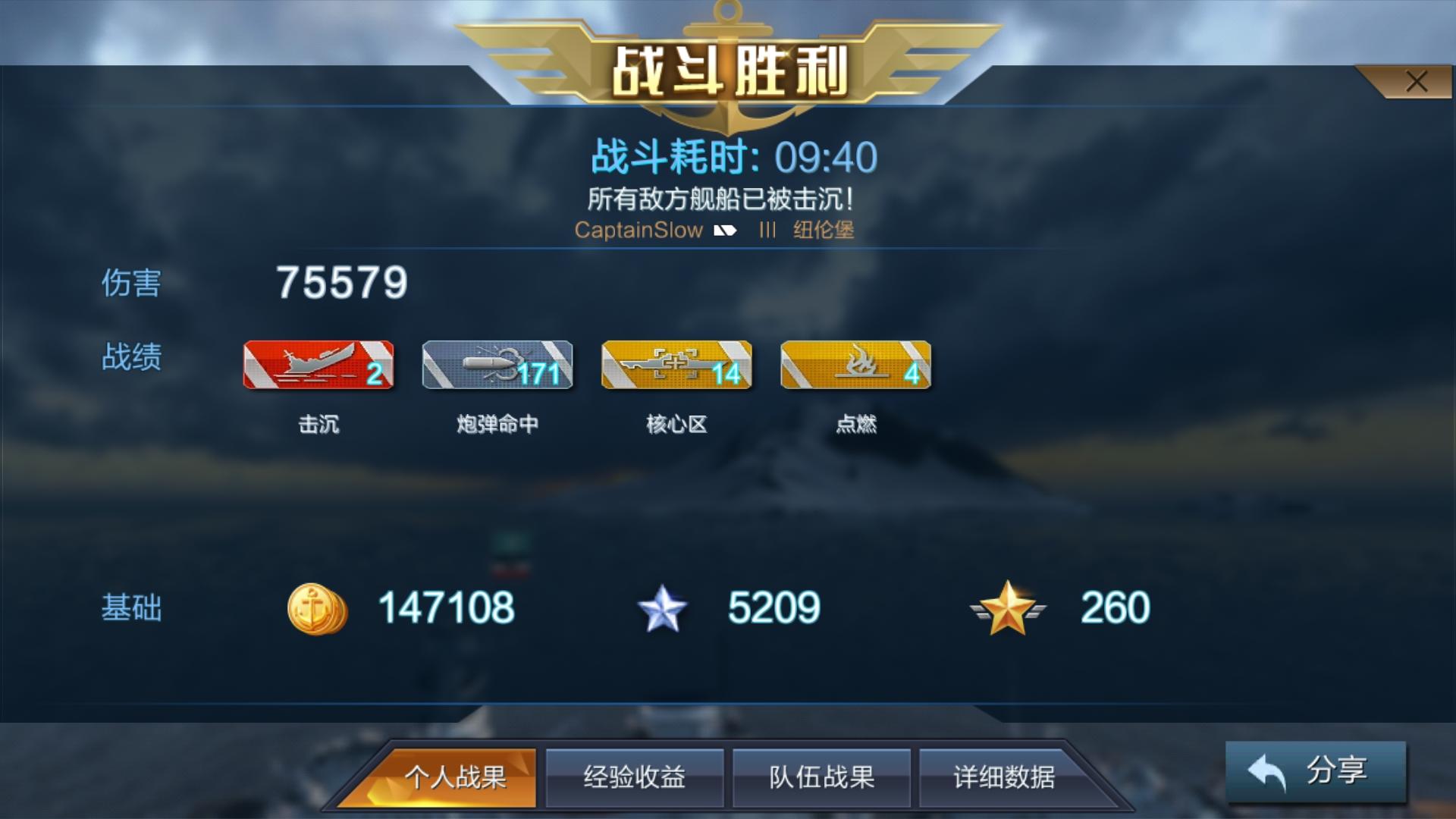Select the 炮弹命中 shell hits badge
The width and height of the screenshot is (1456, 819).
(497, 366)
